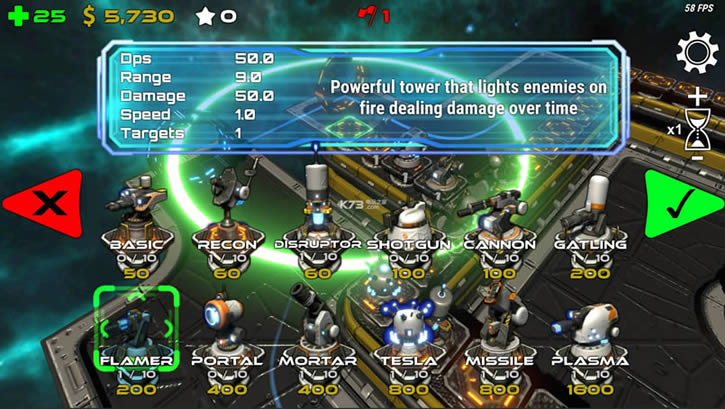Click the highlighted Flamer tower
Viewport: 725px width, 409px height.
[x=136, y=326]
